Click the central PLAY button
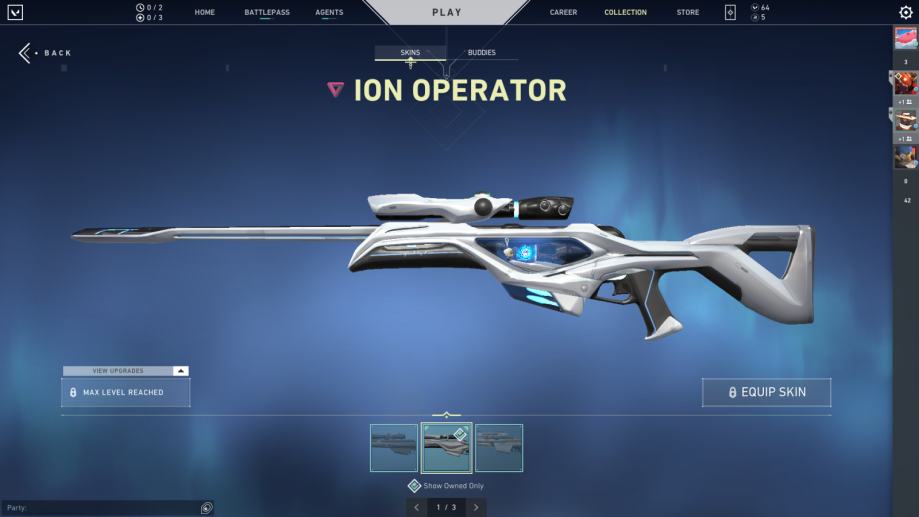 (446, 13)
